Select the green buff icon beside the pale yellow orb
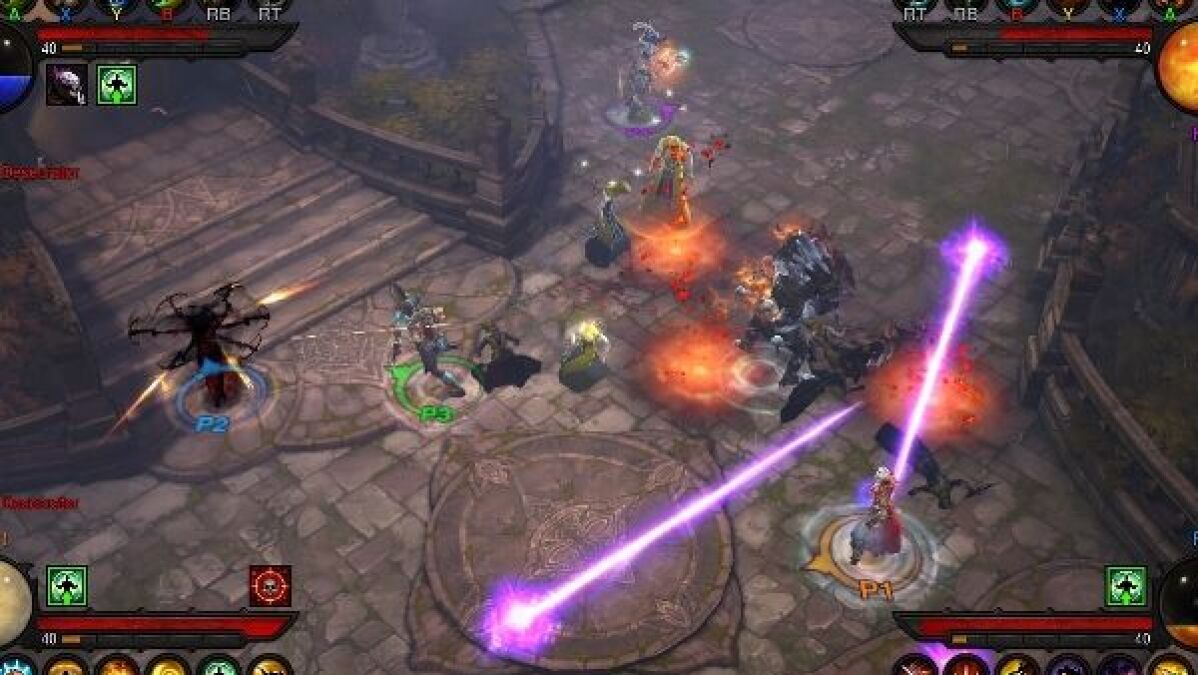Screen dimensions: 1198x675 pos(67,586)
